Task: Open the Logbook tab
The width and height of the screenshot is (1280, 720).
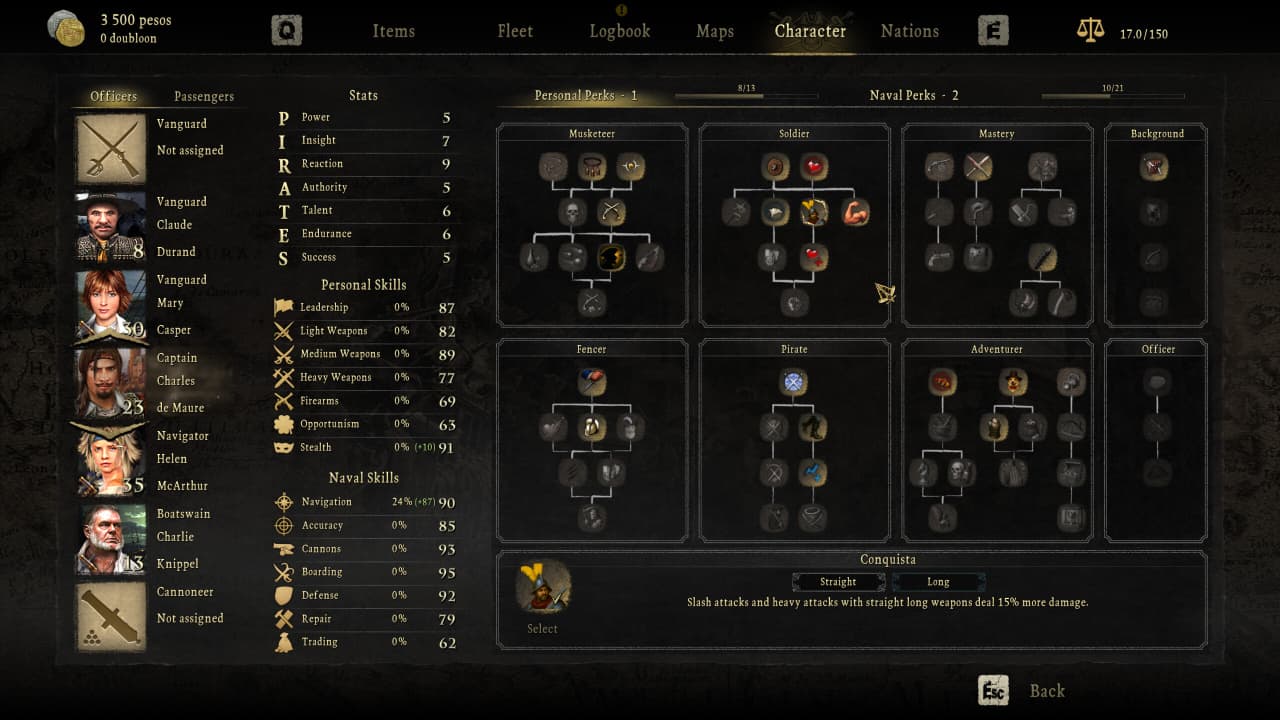Action: tap(619, 31)
